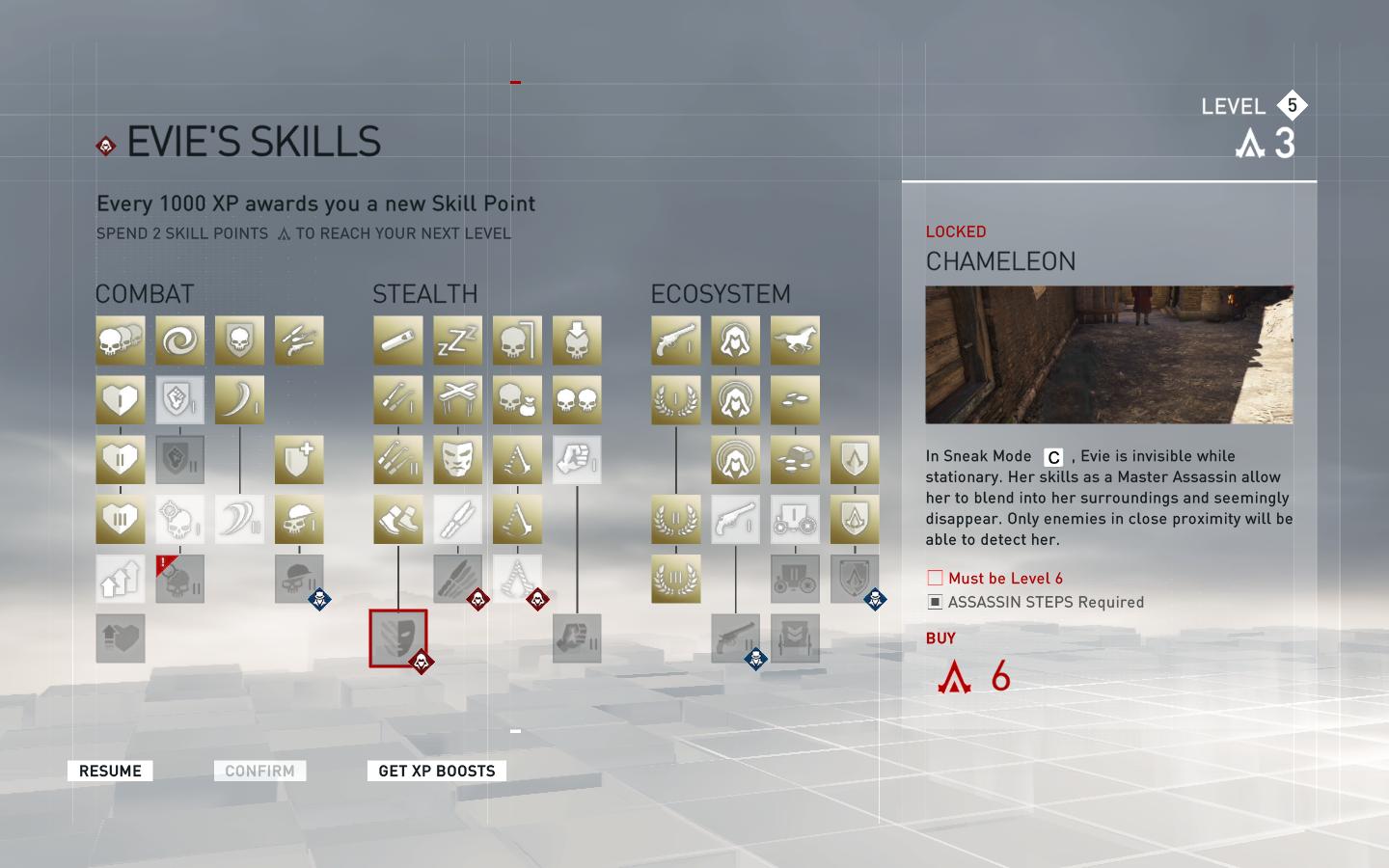Choose the gold theatrical mask skill
This screenshot has height=868, width=1389.
coord(457,460)
